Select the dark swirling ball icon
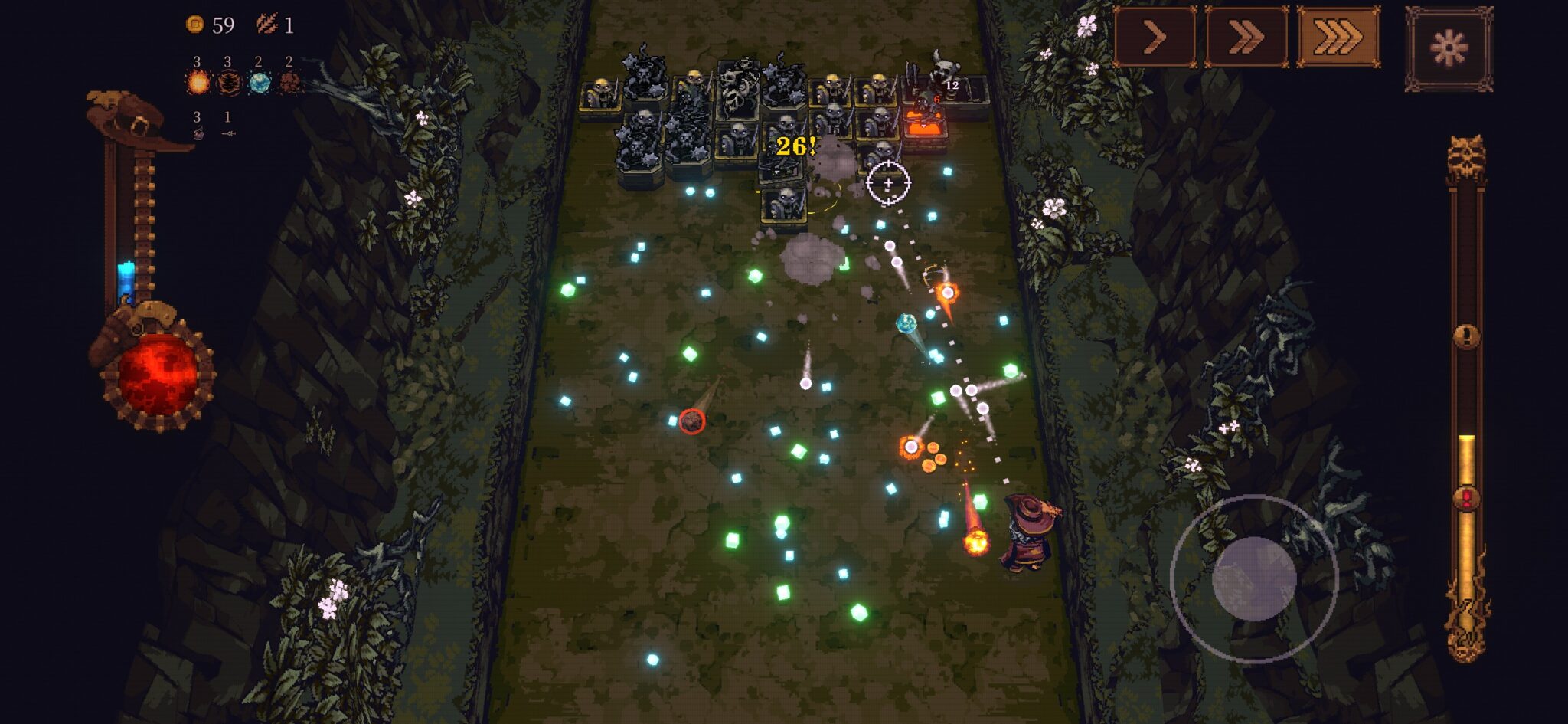The width and height of the screenshot is (1568, 724). tap(228, 82)
